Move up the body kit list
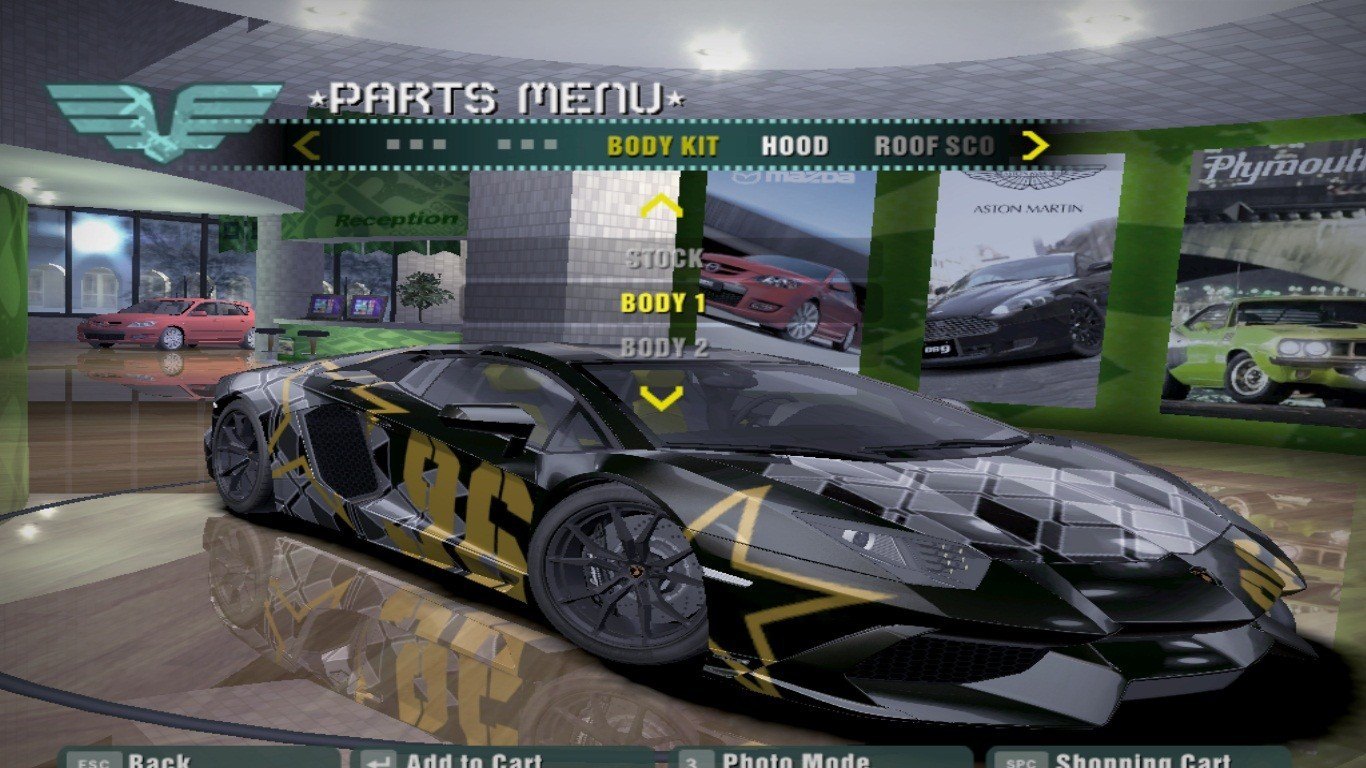 coord(661,207)
